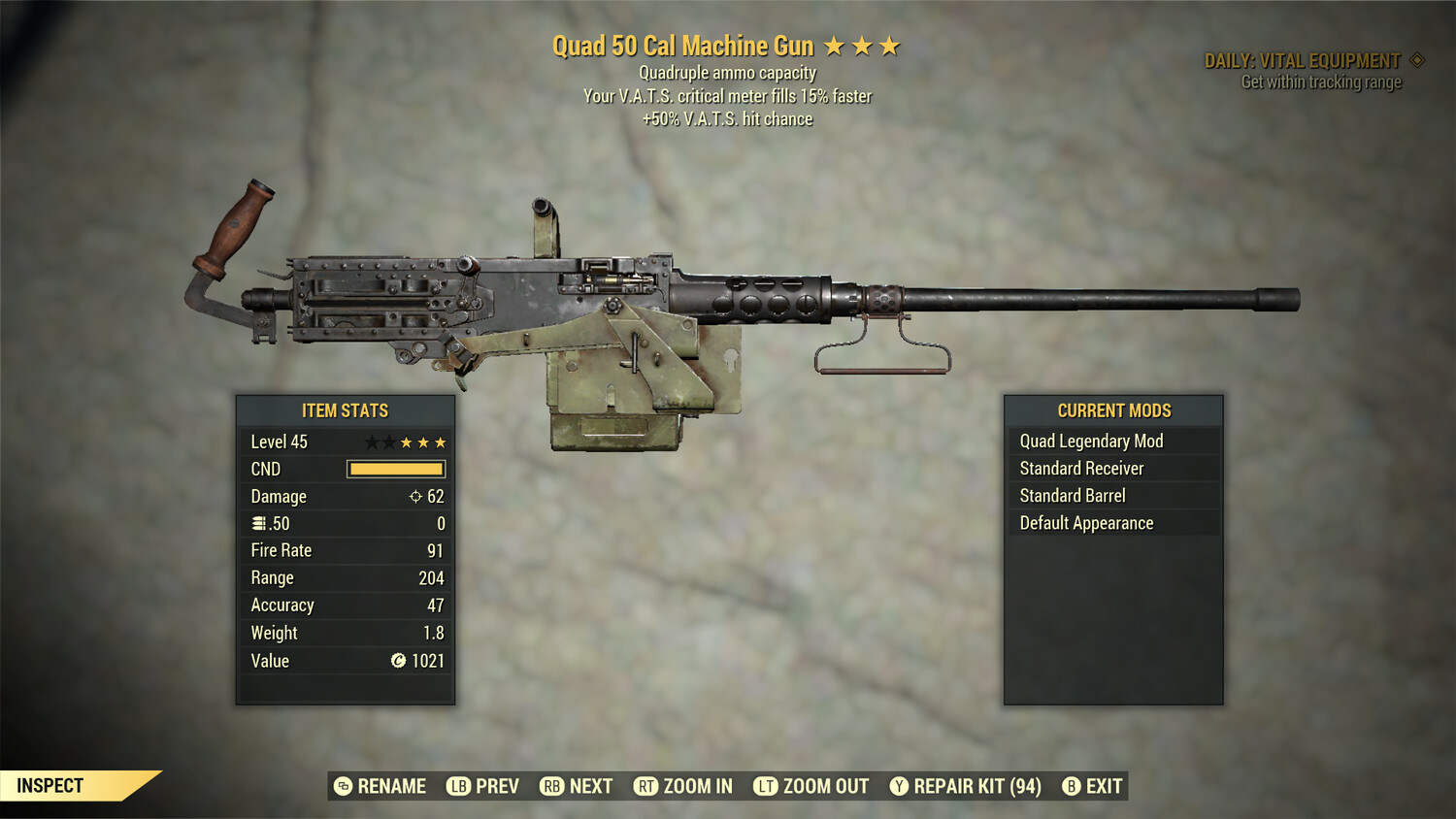Select the Quad Legendary Mod entry
1456x819 pixels.
pos(1113,441)
